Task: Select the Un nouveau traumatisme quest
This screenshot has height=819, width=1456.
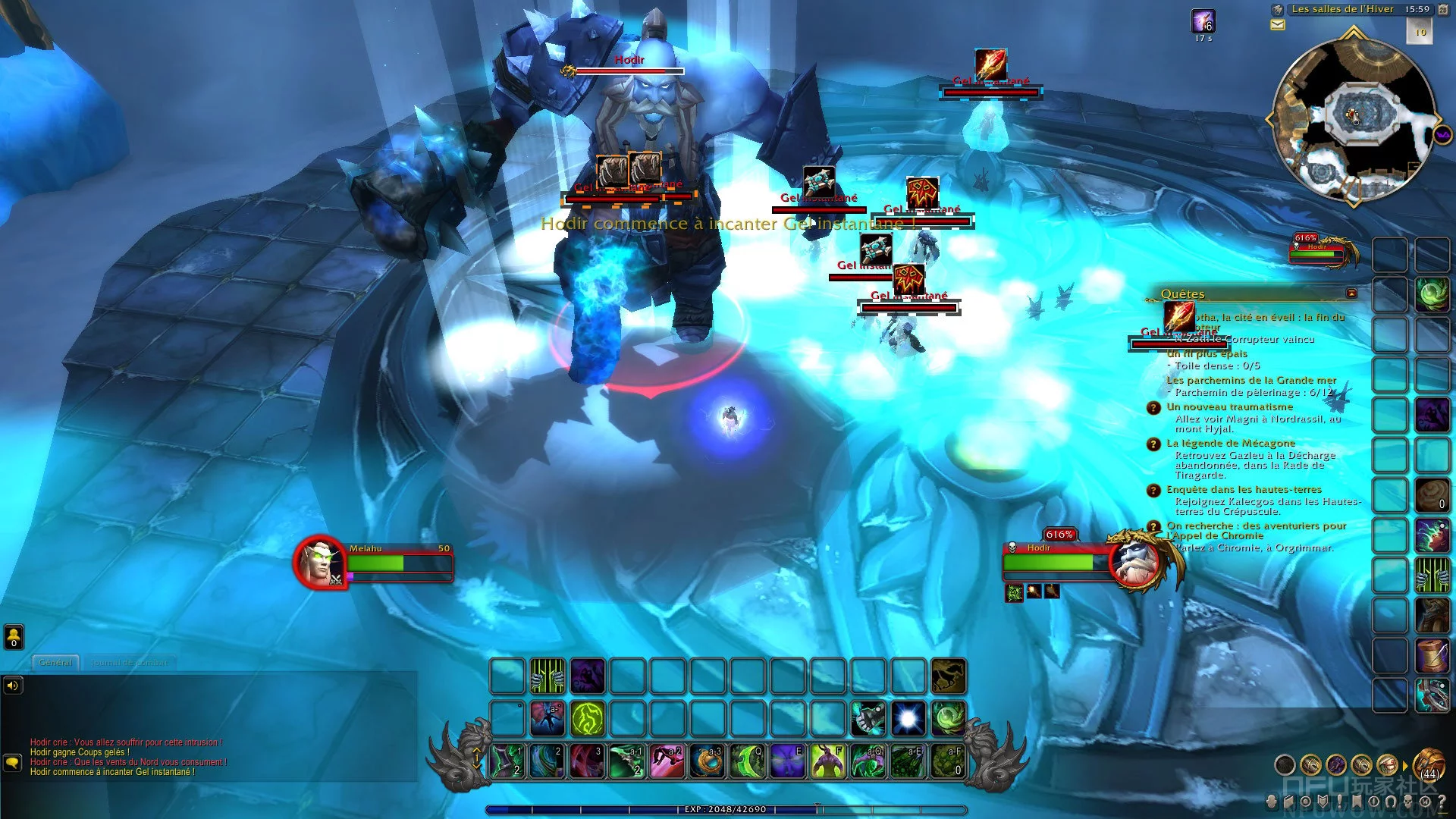Action: (x=1229, y=406)
